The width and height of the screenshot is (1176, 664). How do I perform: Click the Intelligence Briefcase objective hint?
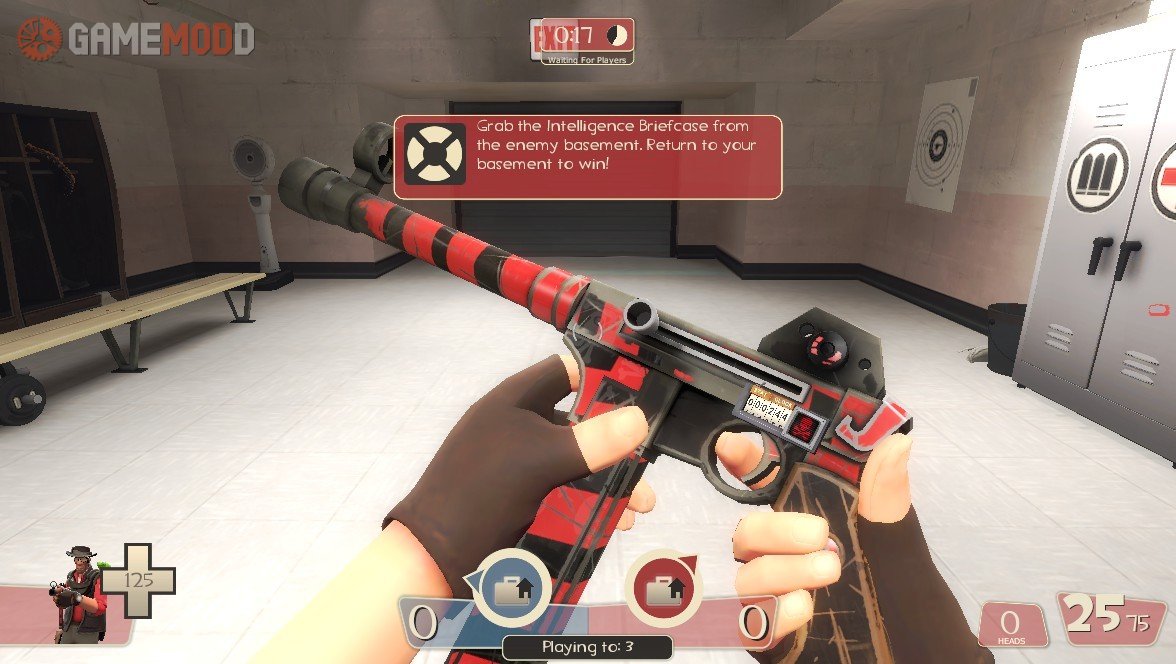point(587,157)
